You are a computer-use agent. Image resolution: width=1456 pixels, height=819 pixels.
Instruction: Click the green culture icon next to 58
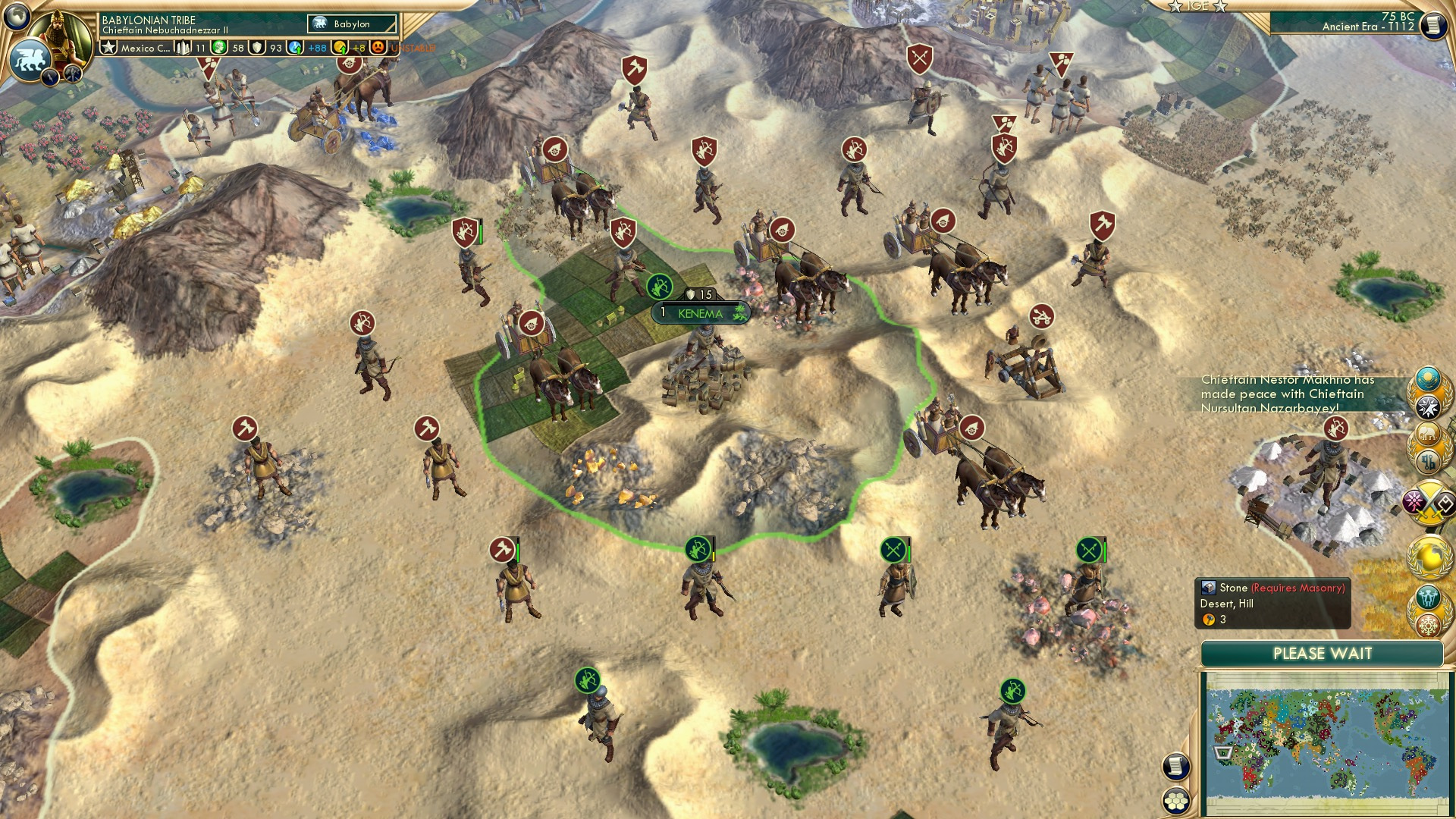[219, 49]
